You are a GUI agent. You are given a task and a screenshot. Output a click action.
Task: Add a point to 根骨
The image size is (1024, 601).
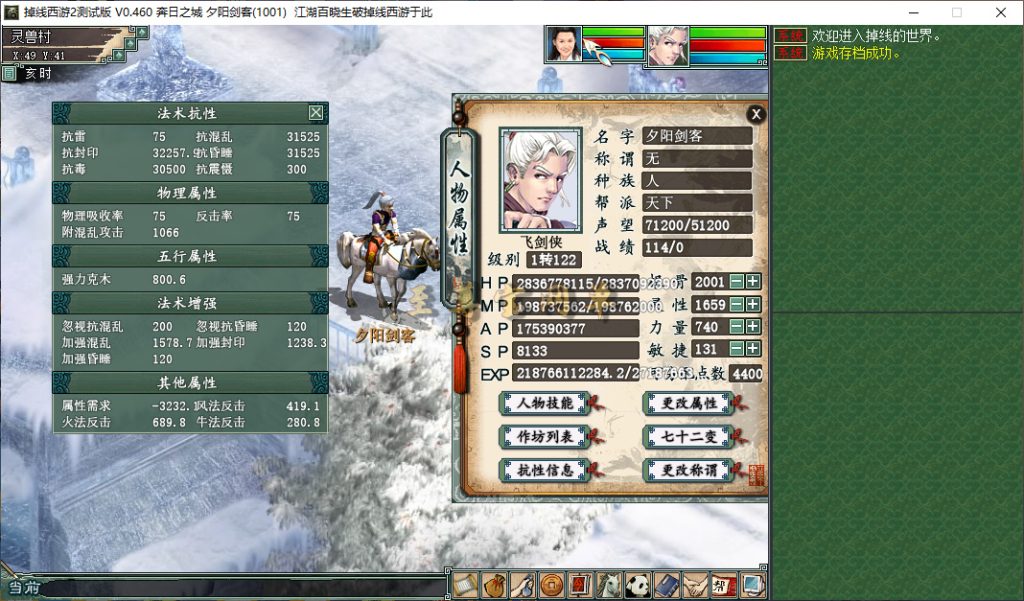(753, 282)
